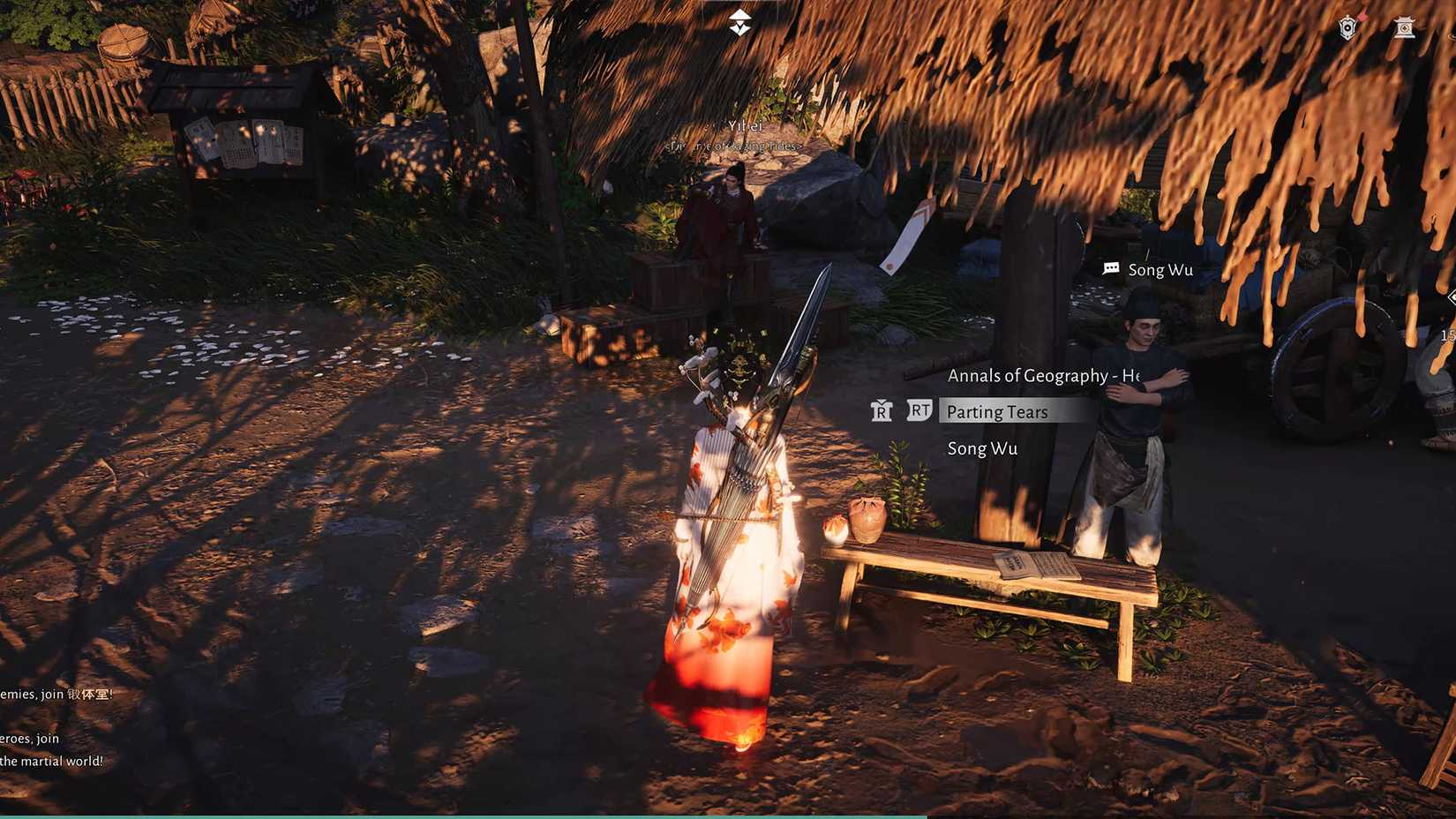Click the straw-hat figure compass marker
The width and height of the screenshot is (1456, 819).
739,24
